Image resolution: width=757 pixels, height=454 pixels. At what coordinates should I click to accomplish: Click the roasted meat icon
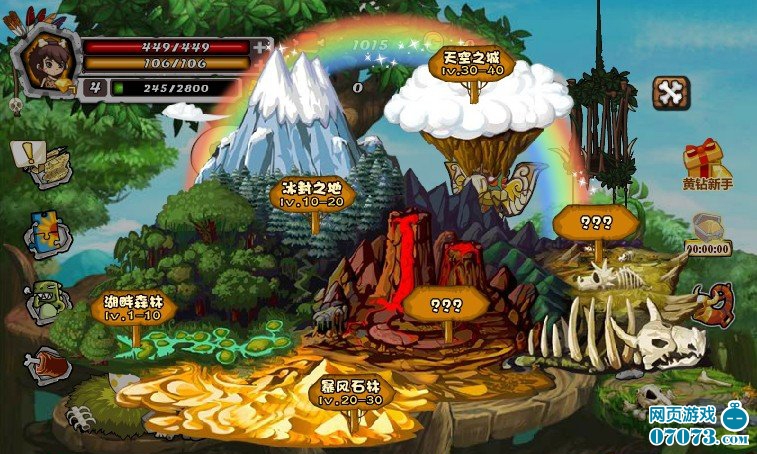(x=46, y=364)
